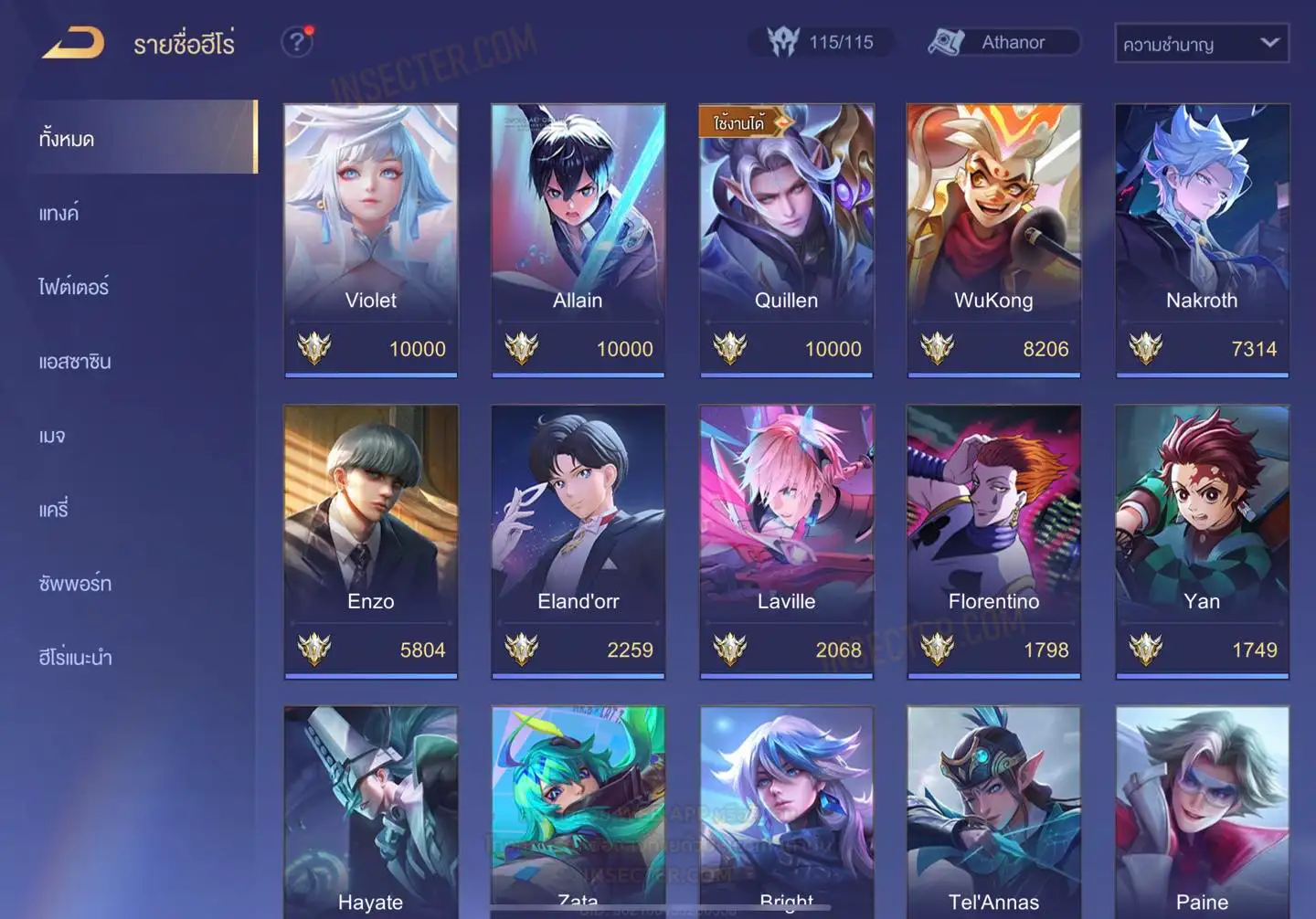This screenshot has width=1316, height=919.
Task: Open the Athanor button
Action: [x=1003, y=42]
